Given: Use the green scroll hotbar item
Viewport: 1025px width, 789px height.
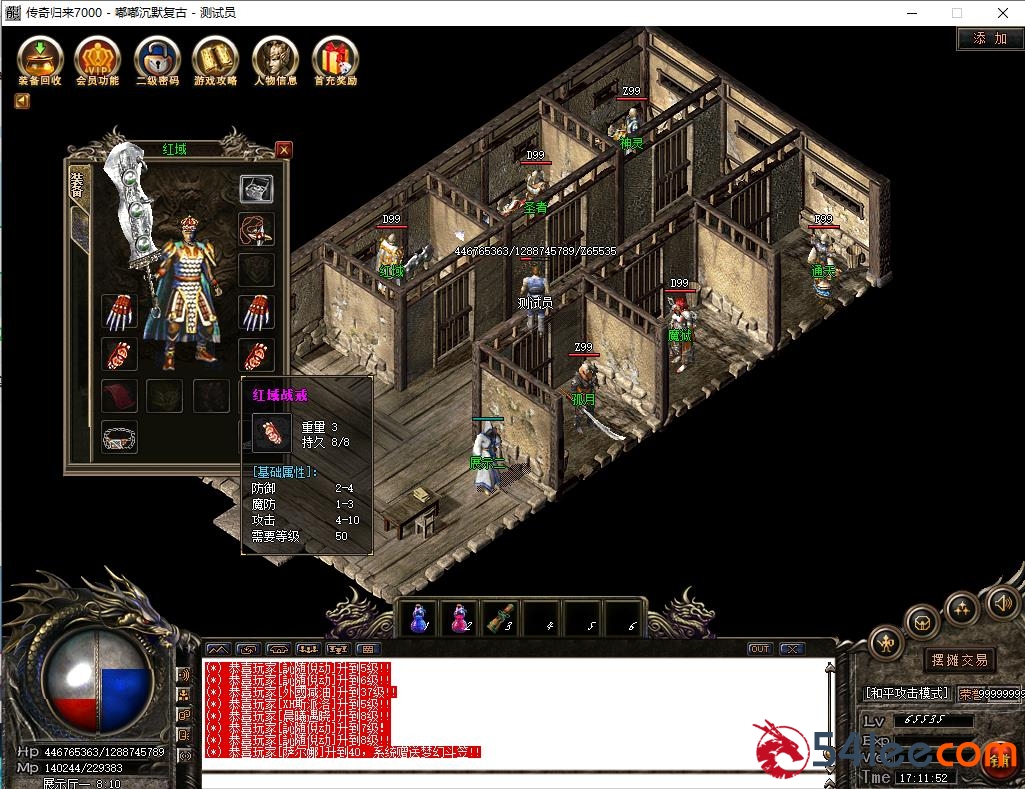Looking at the screenshot, I should (x=500, y=619).
